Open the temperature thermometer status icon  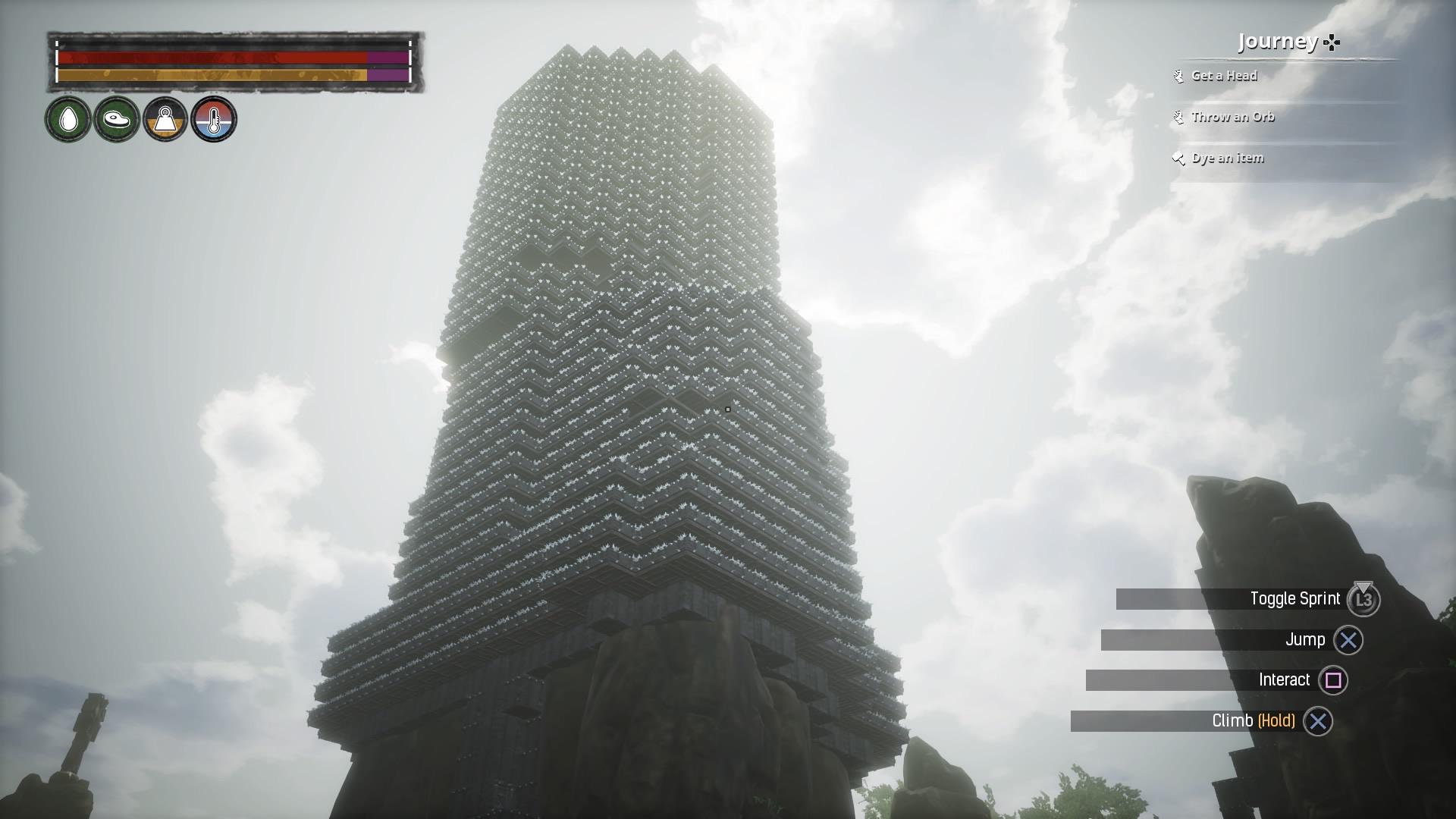(x=213, y=119)
